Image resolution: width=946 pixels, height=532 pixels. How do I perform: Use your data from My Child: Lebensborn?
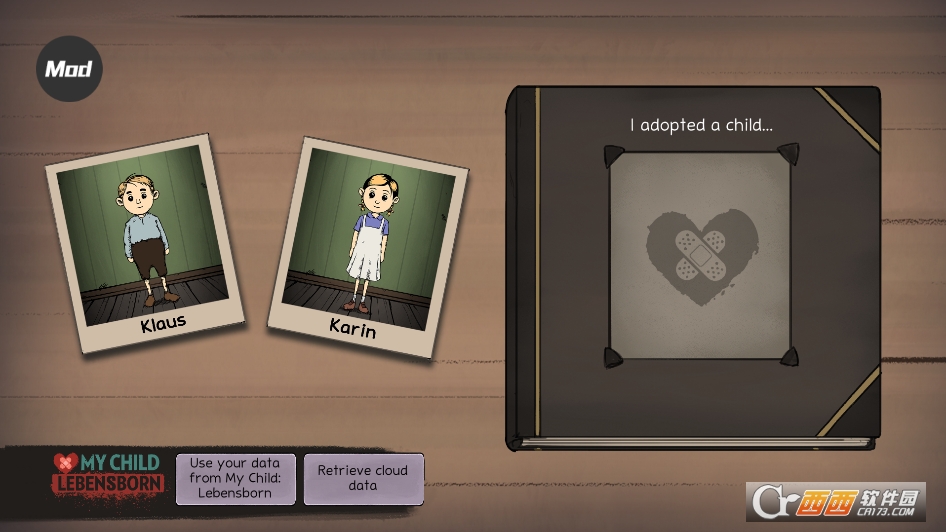click(236, 478)
